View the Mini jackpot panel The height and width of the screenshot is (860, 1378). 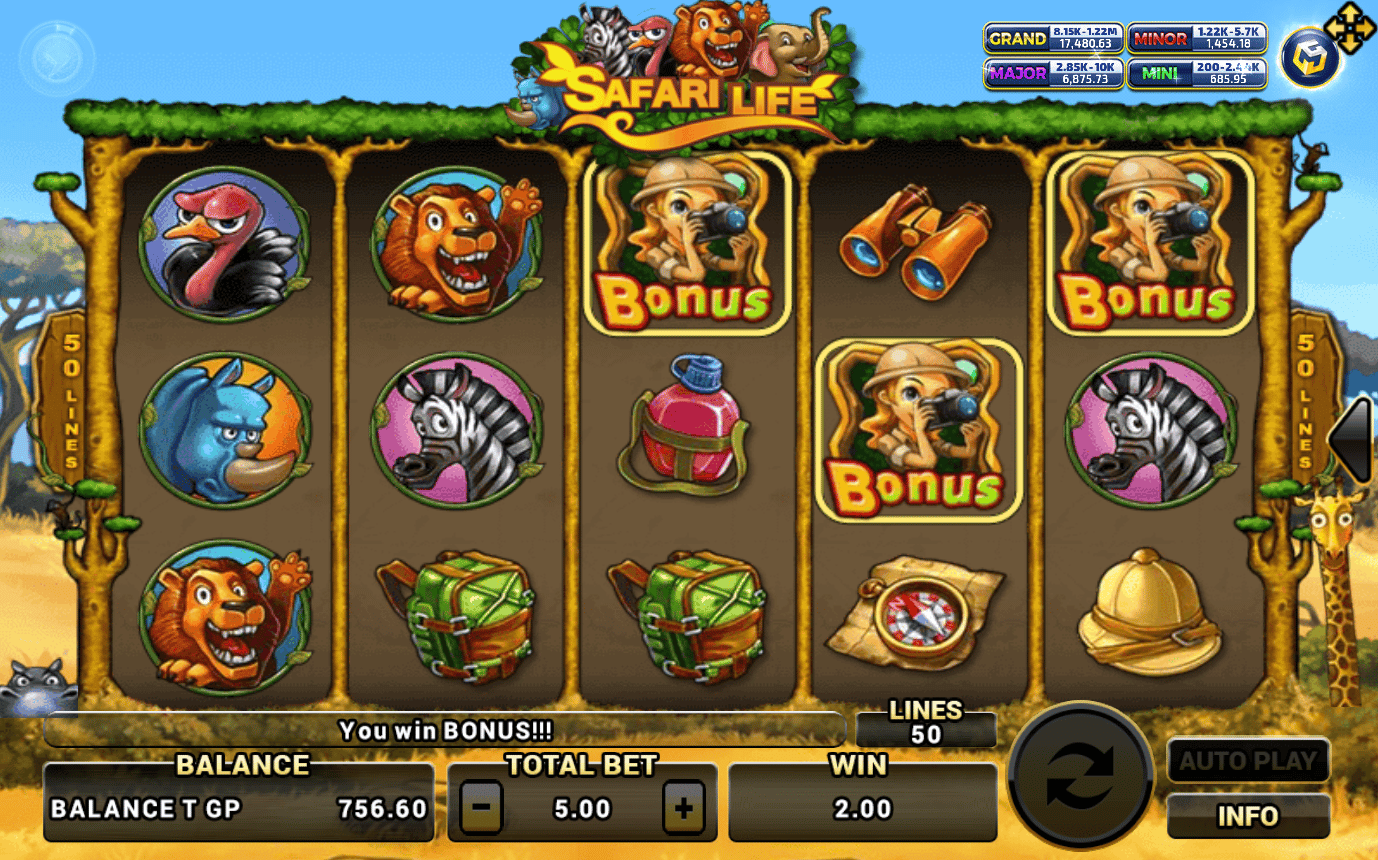click(1197, 74)
